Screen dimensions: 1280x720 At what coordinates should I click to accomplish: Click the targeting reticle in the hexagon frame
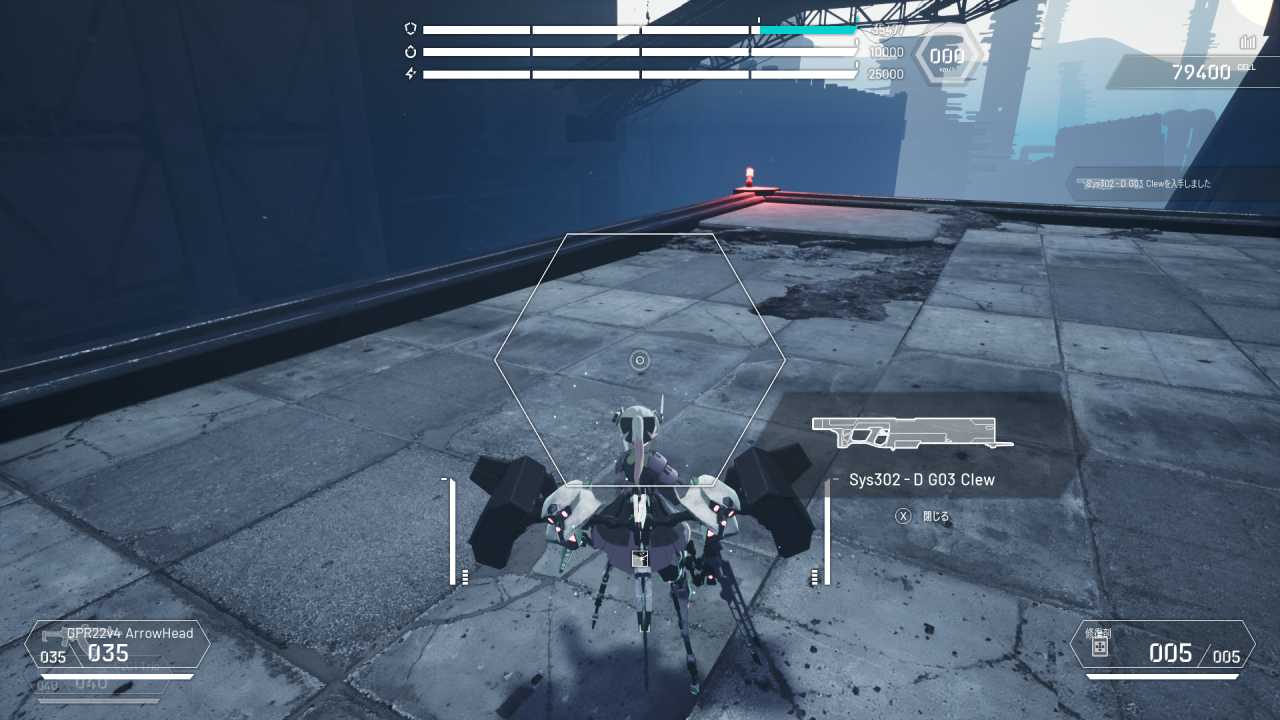638,361
